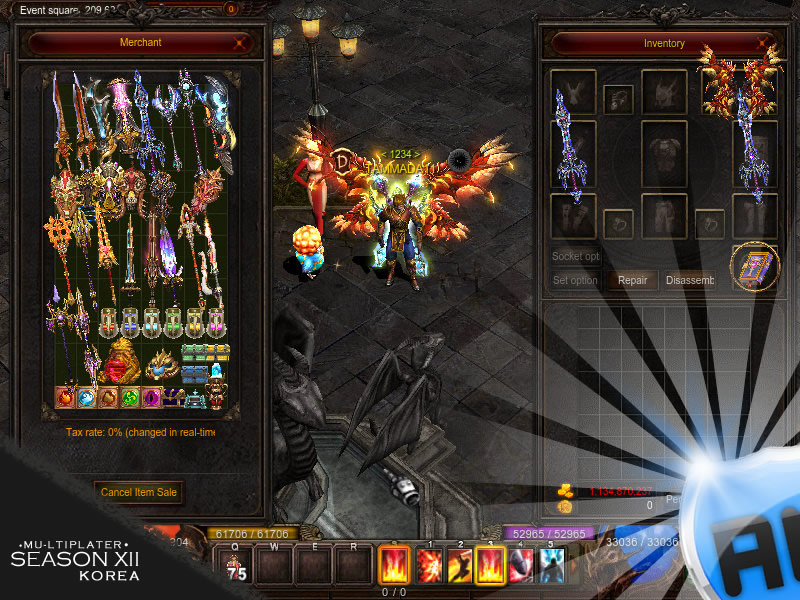Click the Repair button
This screenshot has width=800, height=600.
[x=632, y=280]
